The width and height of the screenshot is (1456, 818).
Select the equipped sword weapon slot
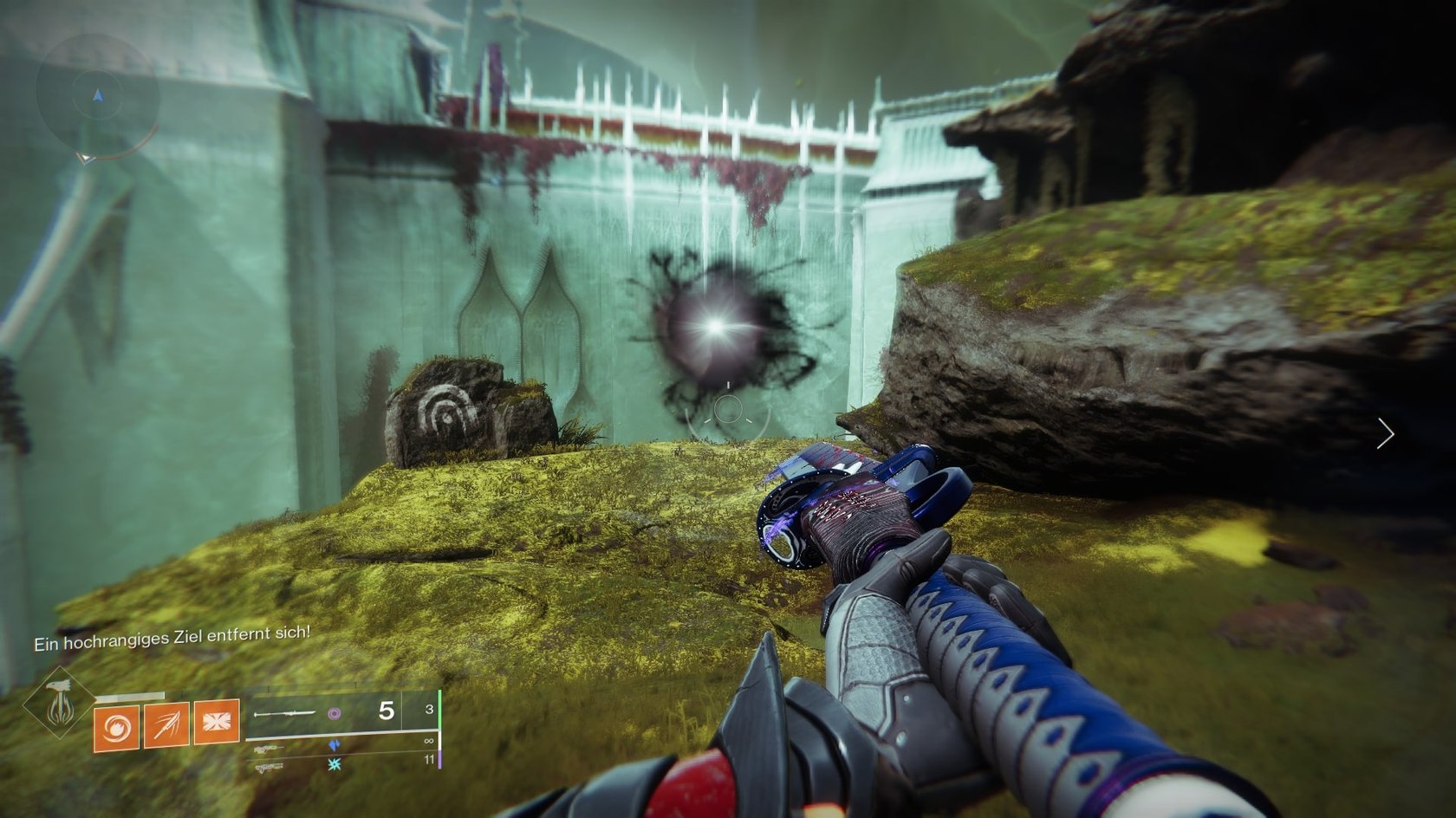284,714
